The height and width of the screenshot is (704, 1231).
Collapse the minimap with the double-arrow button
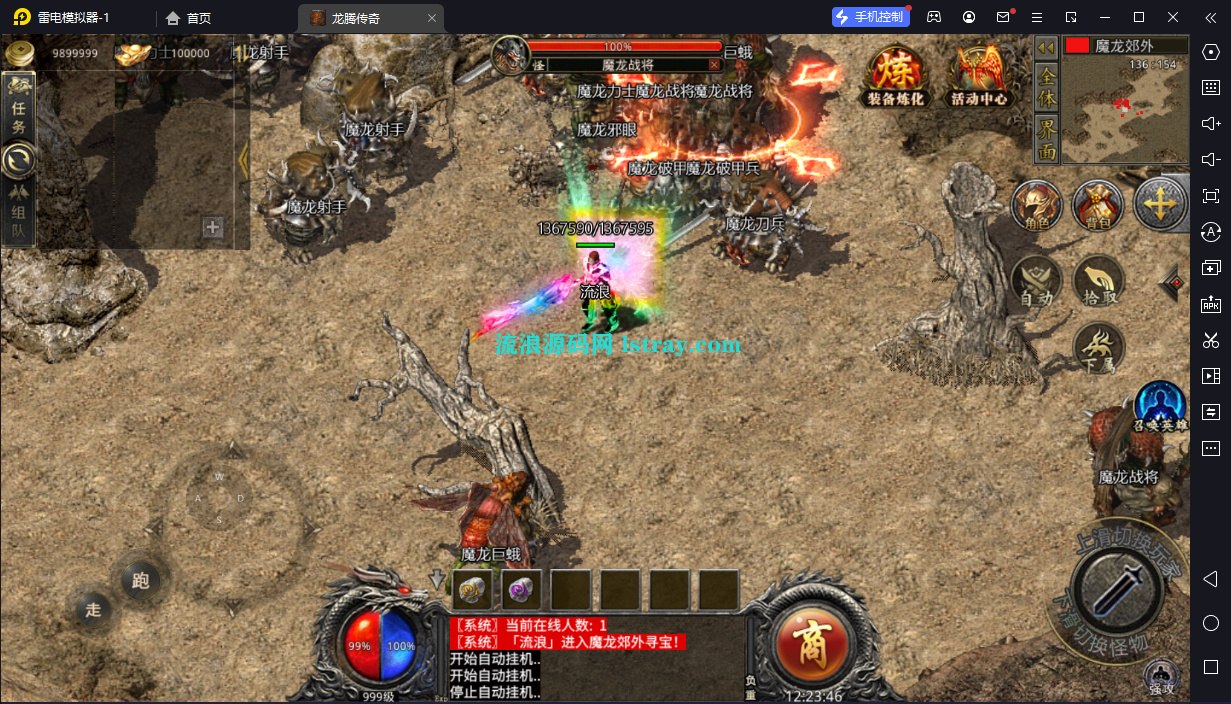tap(1046, 47)
